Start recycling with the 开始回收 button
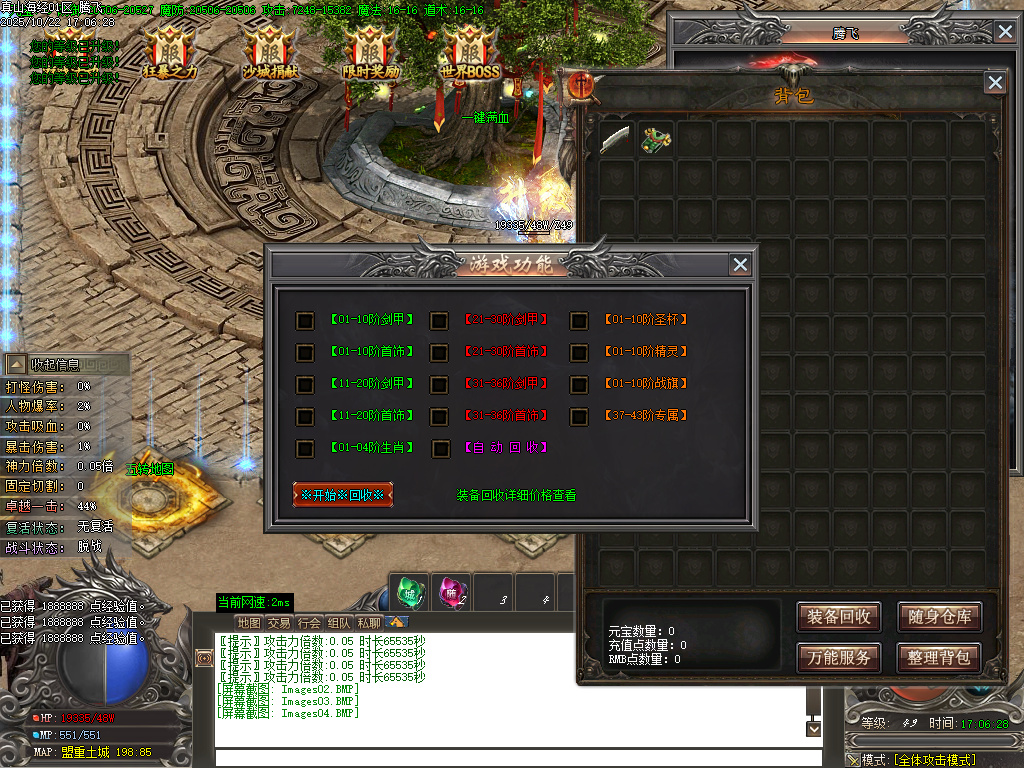 (343, 495)
